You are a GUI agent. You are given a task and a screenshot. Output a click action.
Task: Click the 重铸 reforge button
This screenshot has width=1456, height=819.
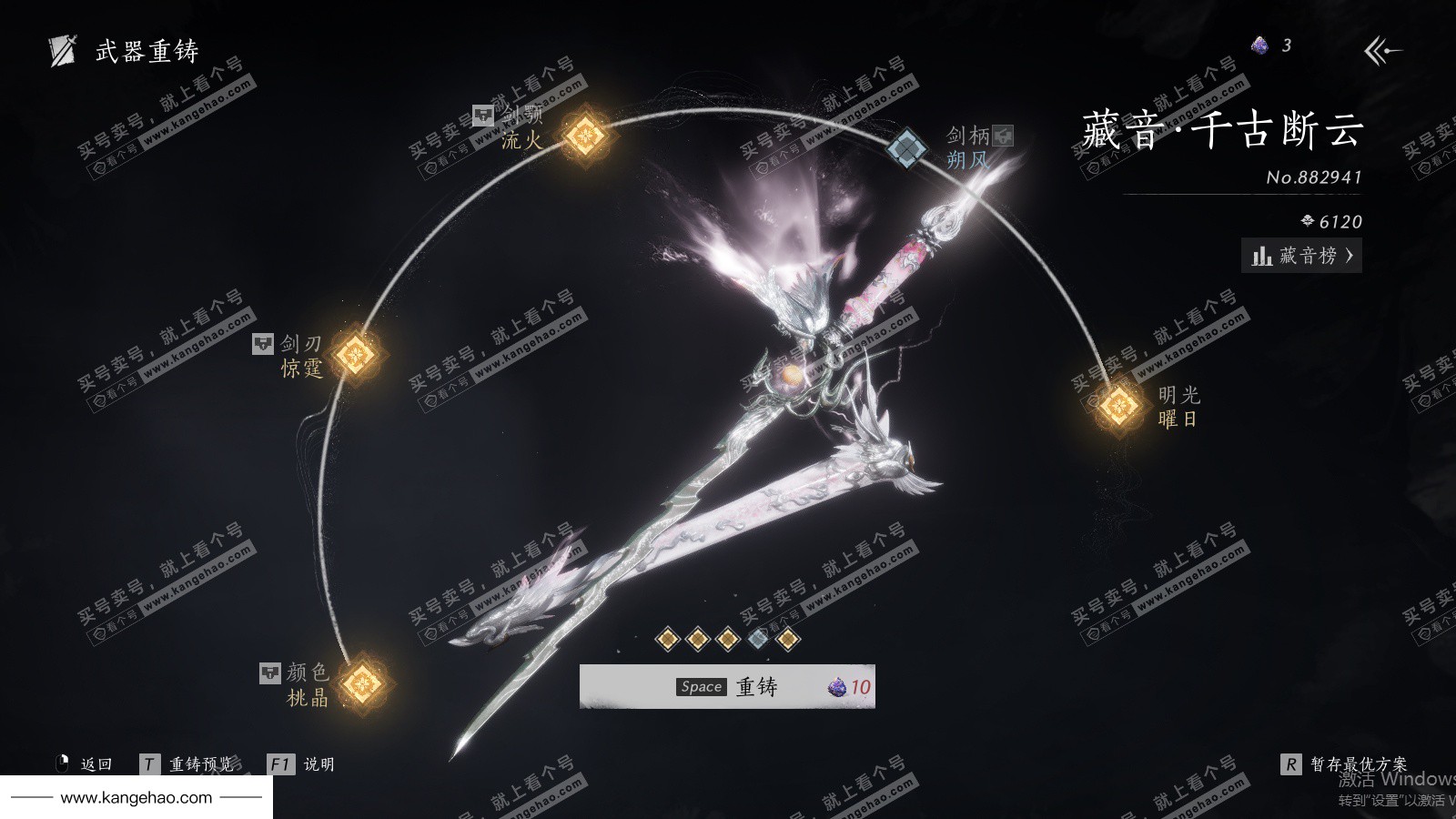tap(727, 687)
